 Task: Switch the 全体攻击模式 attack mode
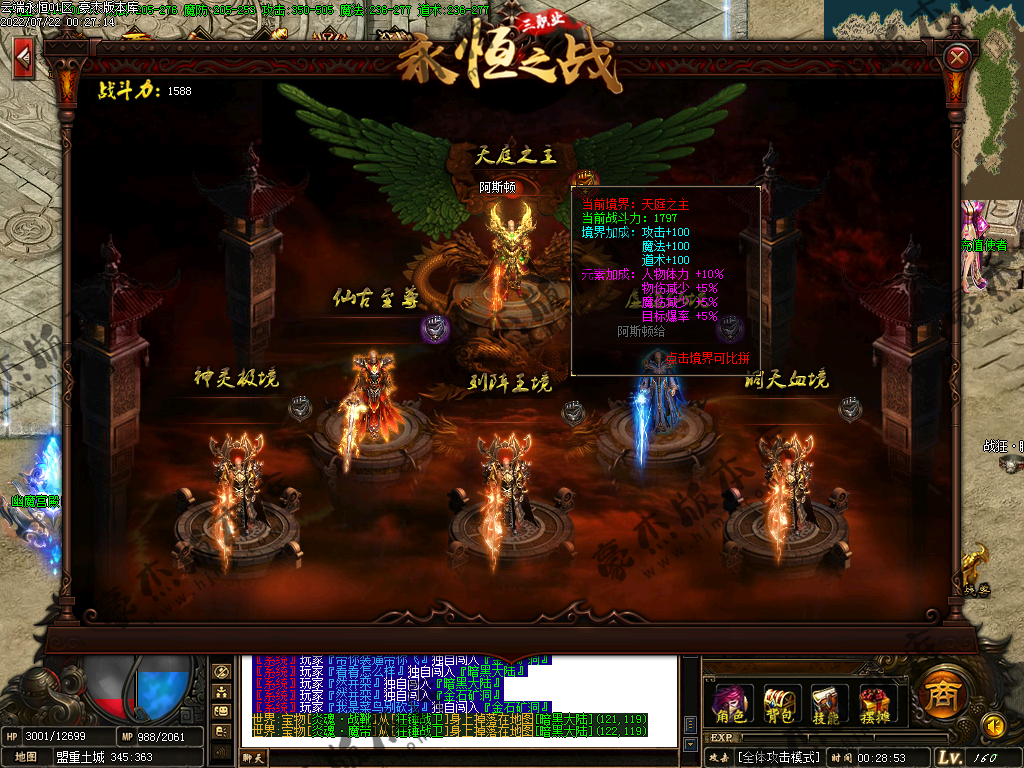[780, 758]
